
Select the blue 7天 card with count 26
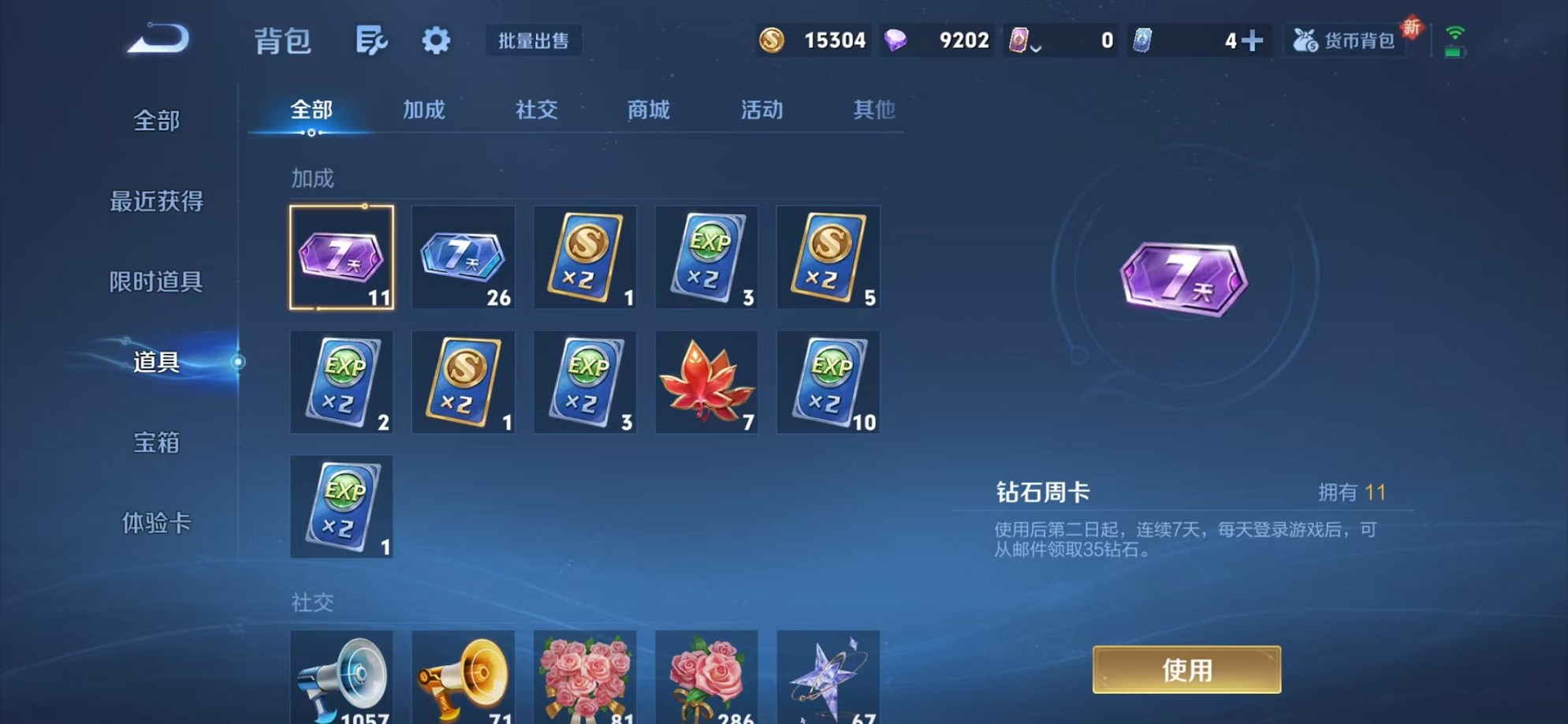coord(464,260)
